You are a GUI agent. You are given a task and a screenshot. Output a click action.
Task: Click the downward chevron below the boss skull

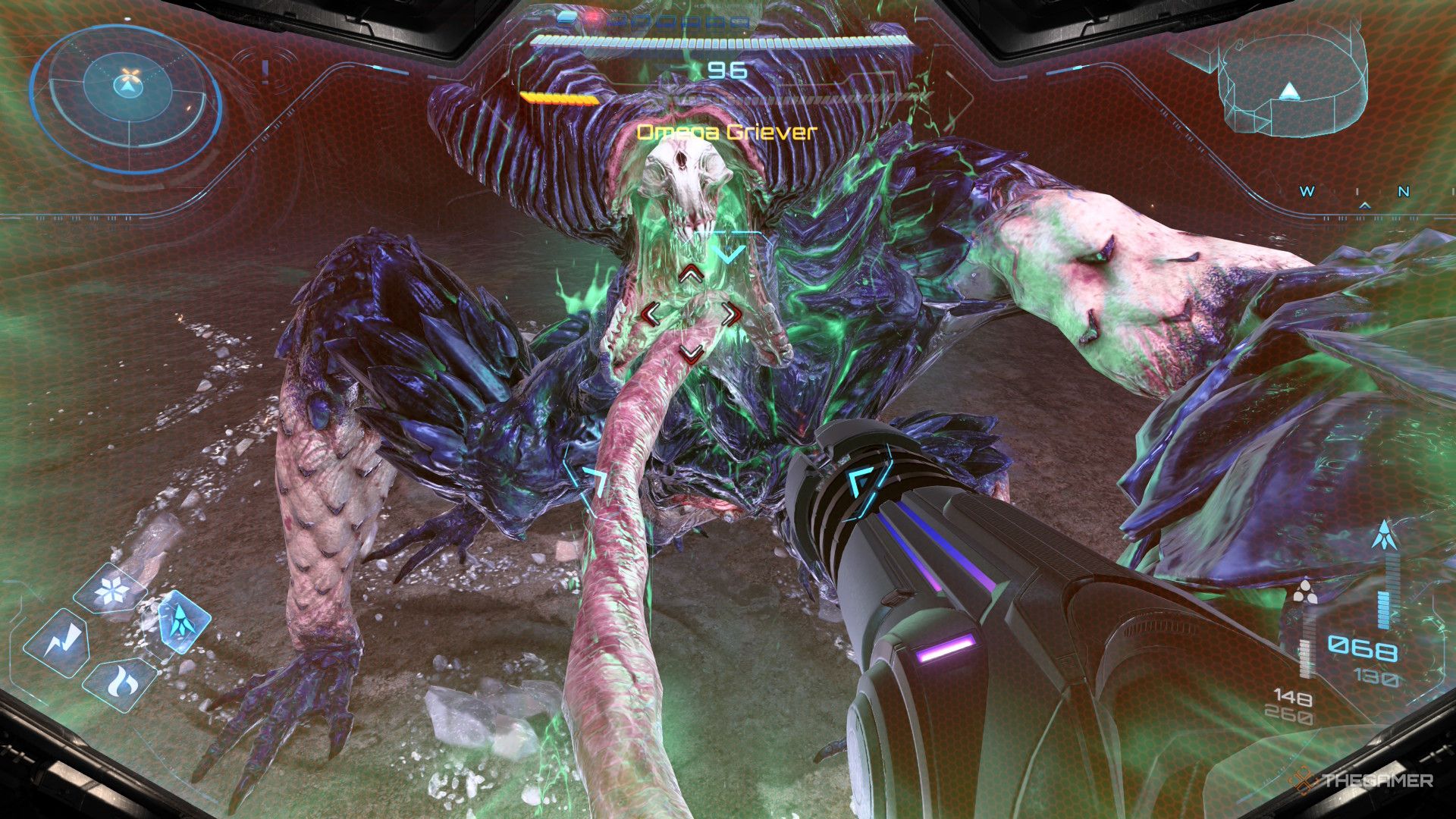pyautogui.click(x=730, y=256)
